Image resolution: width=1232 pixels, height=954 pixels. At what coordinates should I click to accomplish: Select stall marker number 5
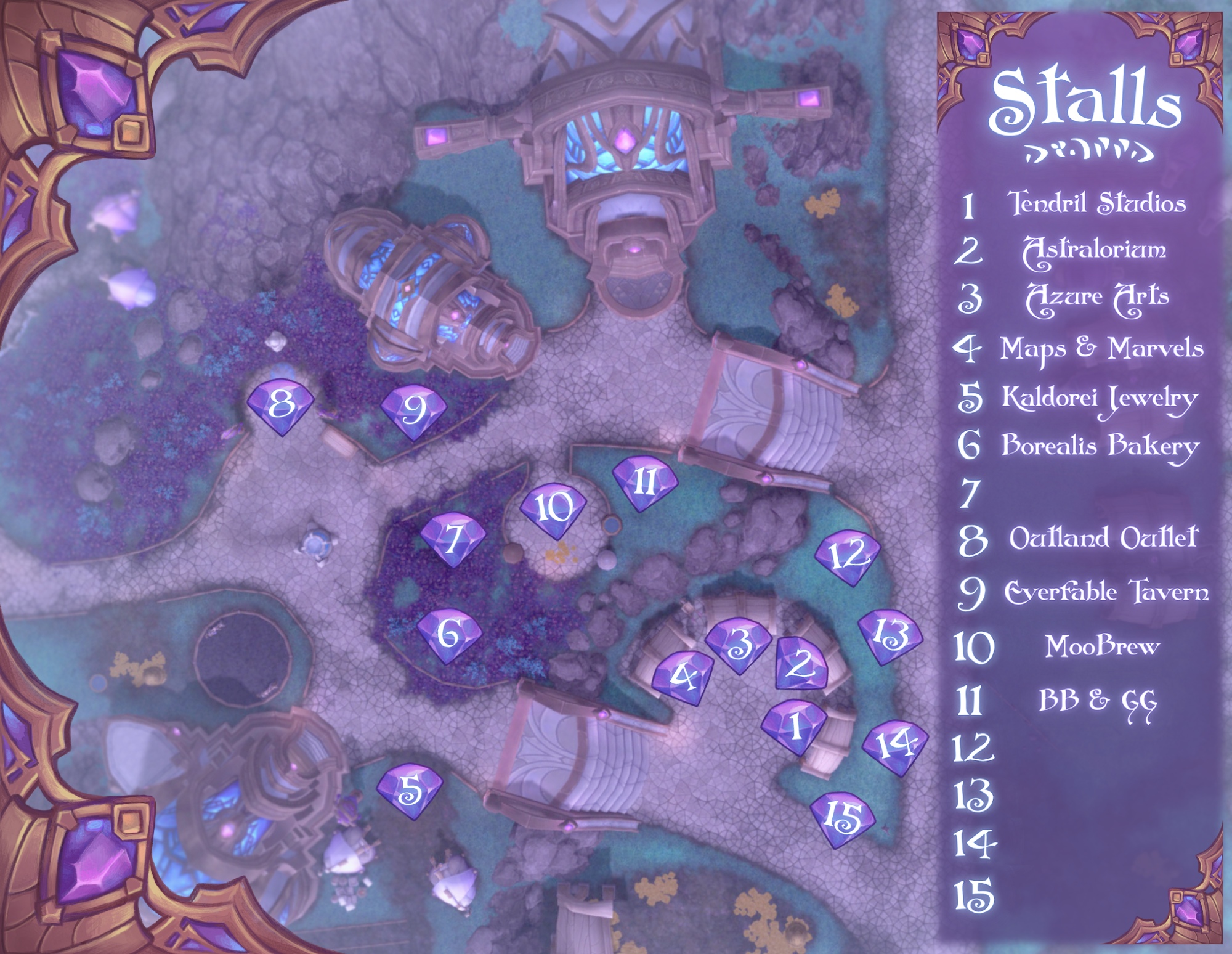click(410, 791)
